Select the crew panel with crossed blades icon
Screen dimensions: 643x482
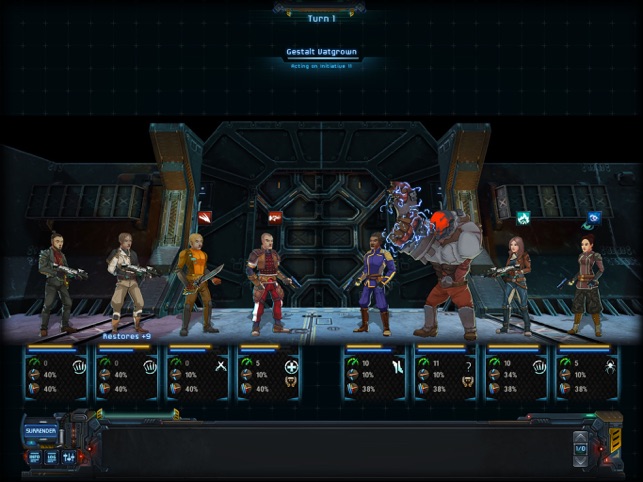197,373
